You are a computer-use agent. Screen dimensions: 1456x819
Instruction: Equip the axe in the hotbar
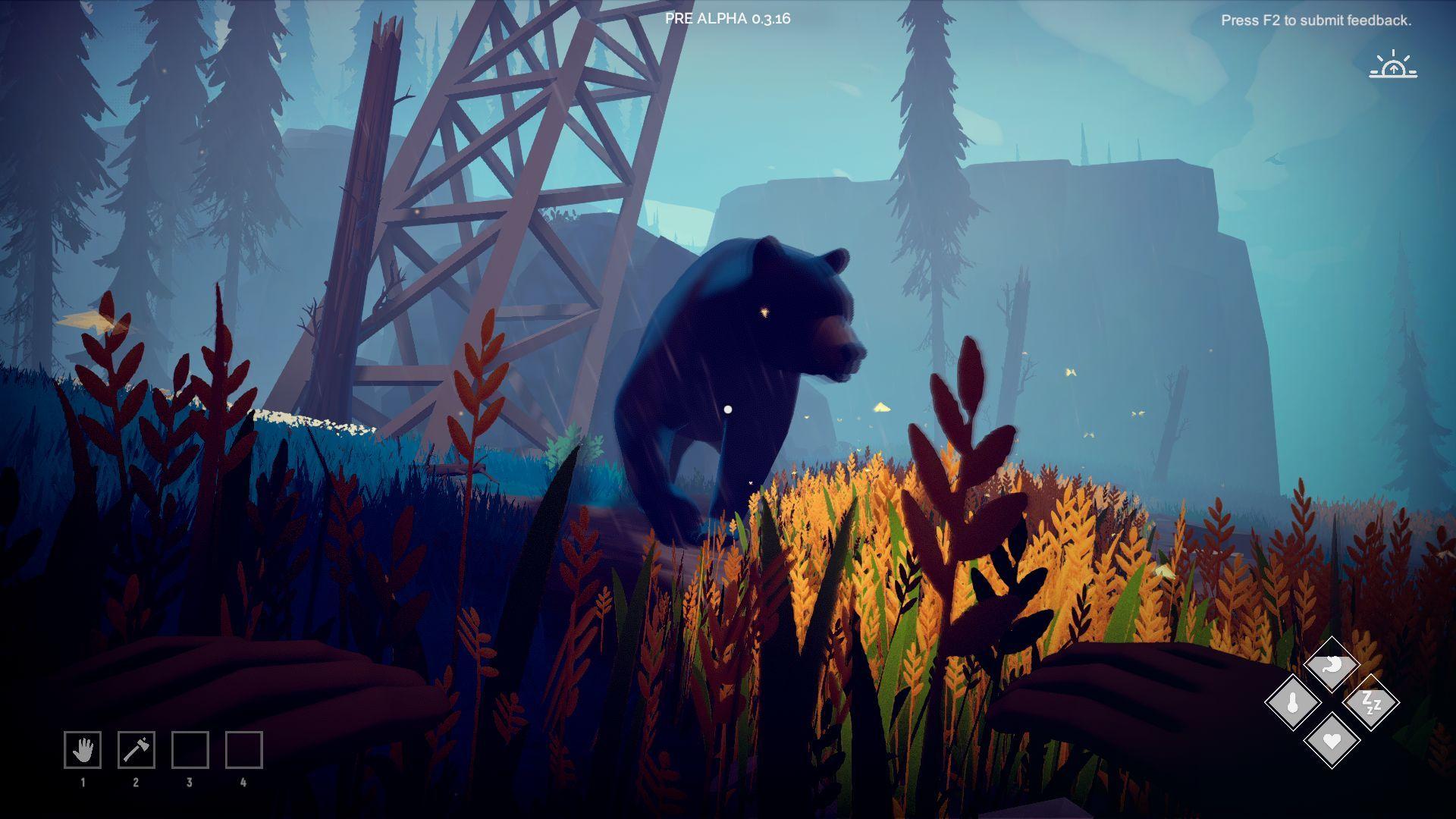136,750
